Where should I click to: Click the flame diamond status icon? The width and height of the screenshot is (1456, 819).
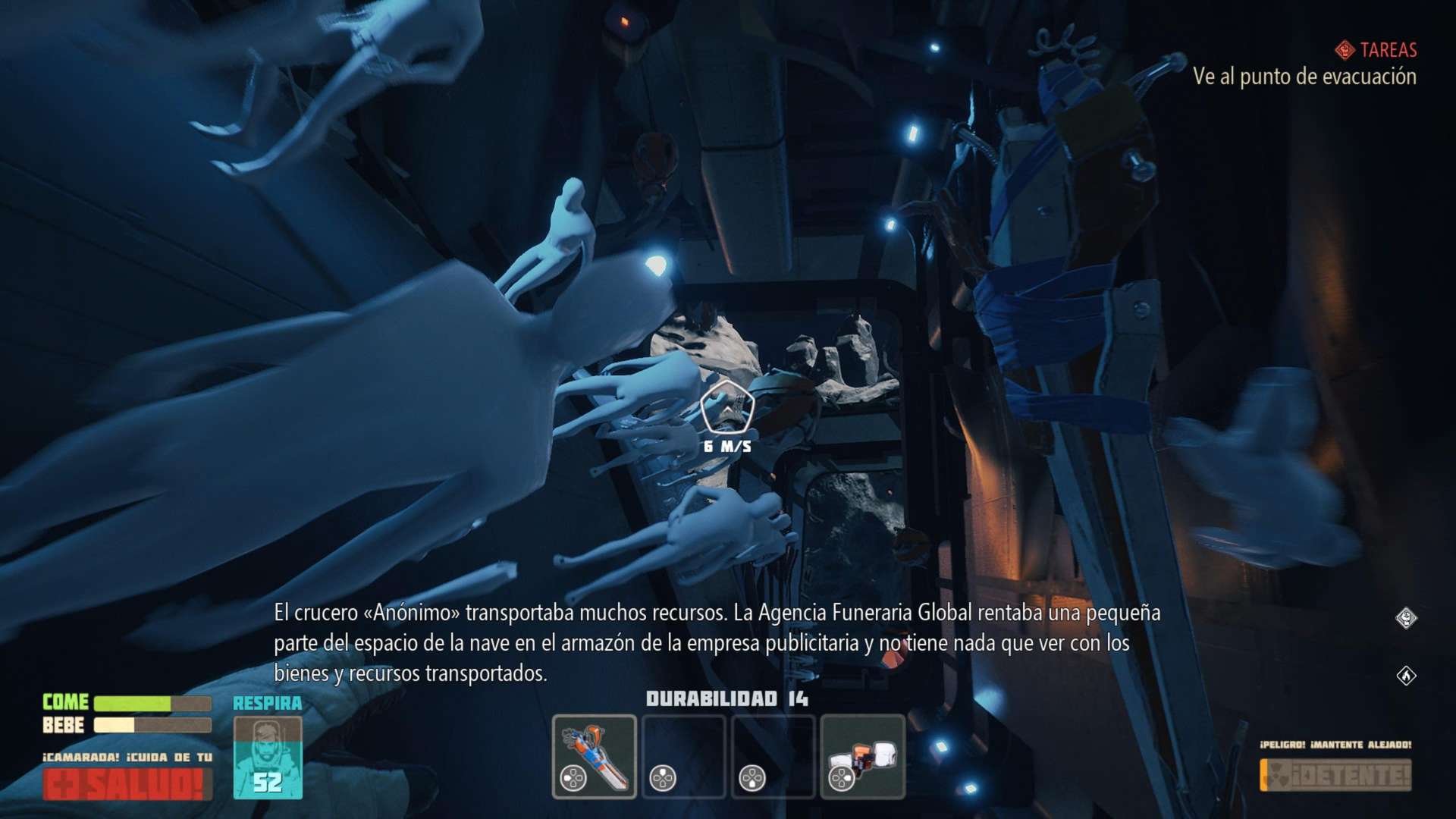pyautogui.click(x=1406, y=675)
